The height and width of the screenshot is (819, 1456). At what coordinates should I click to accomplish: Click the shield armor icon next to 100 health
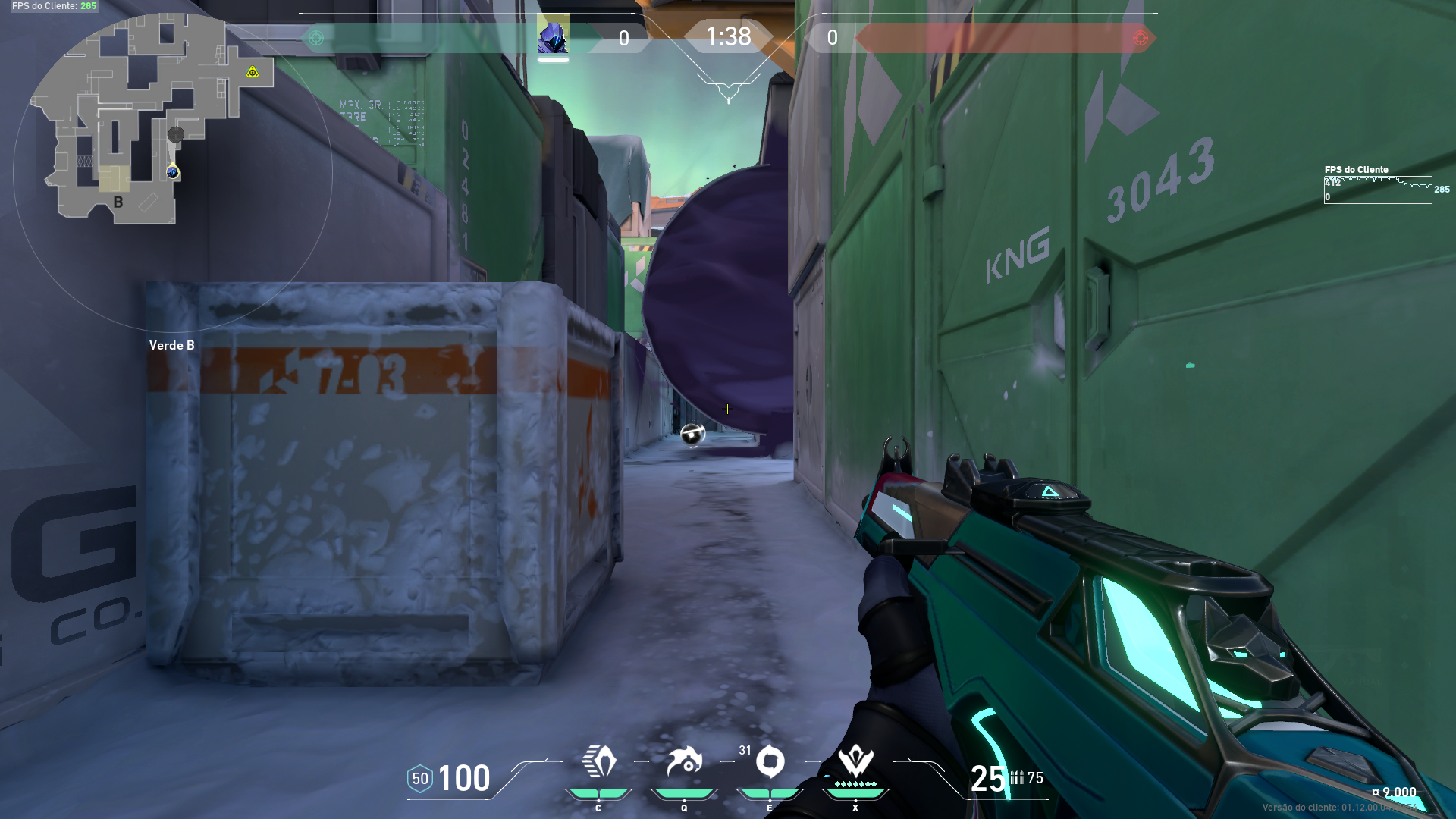tap(419, 778)
